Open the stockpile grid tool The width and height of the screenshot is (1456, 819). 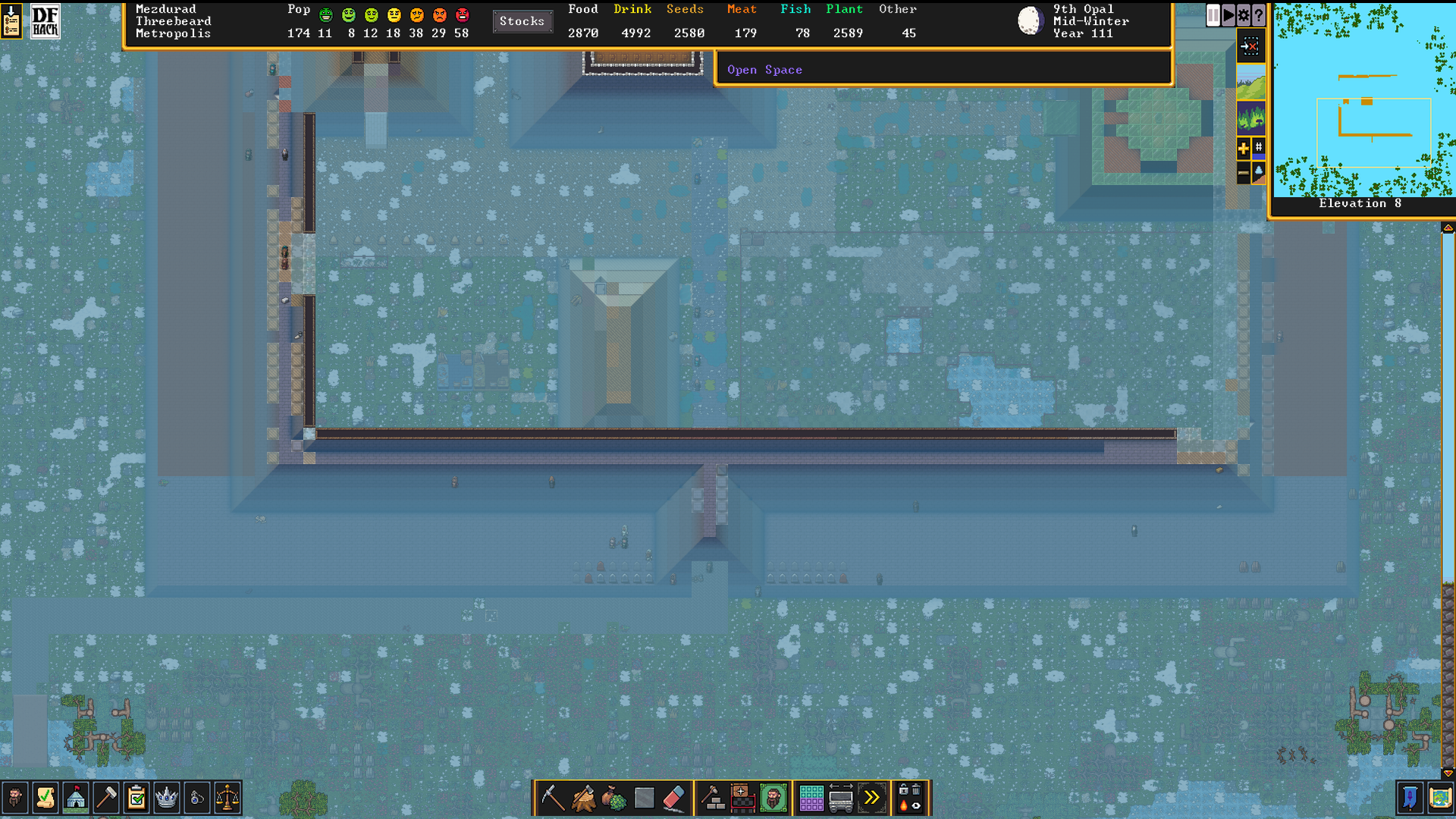[811, 798]
